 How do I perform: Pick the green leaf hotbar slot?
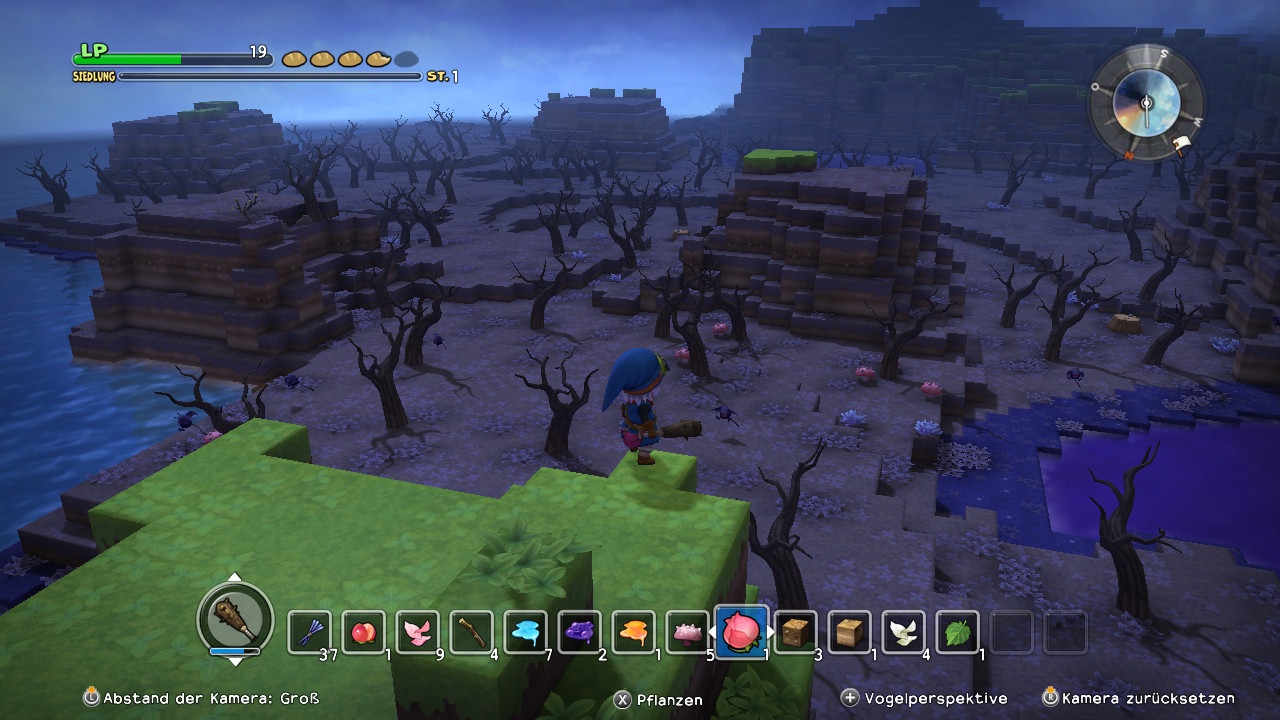pos(958,632)
